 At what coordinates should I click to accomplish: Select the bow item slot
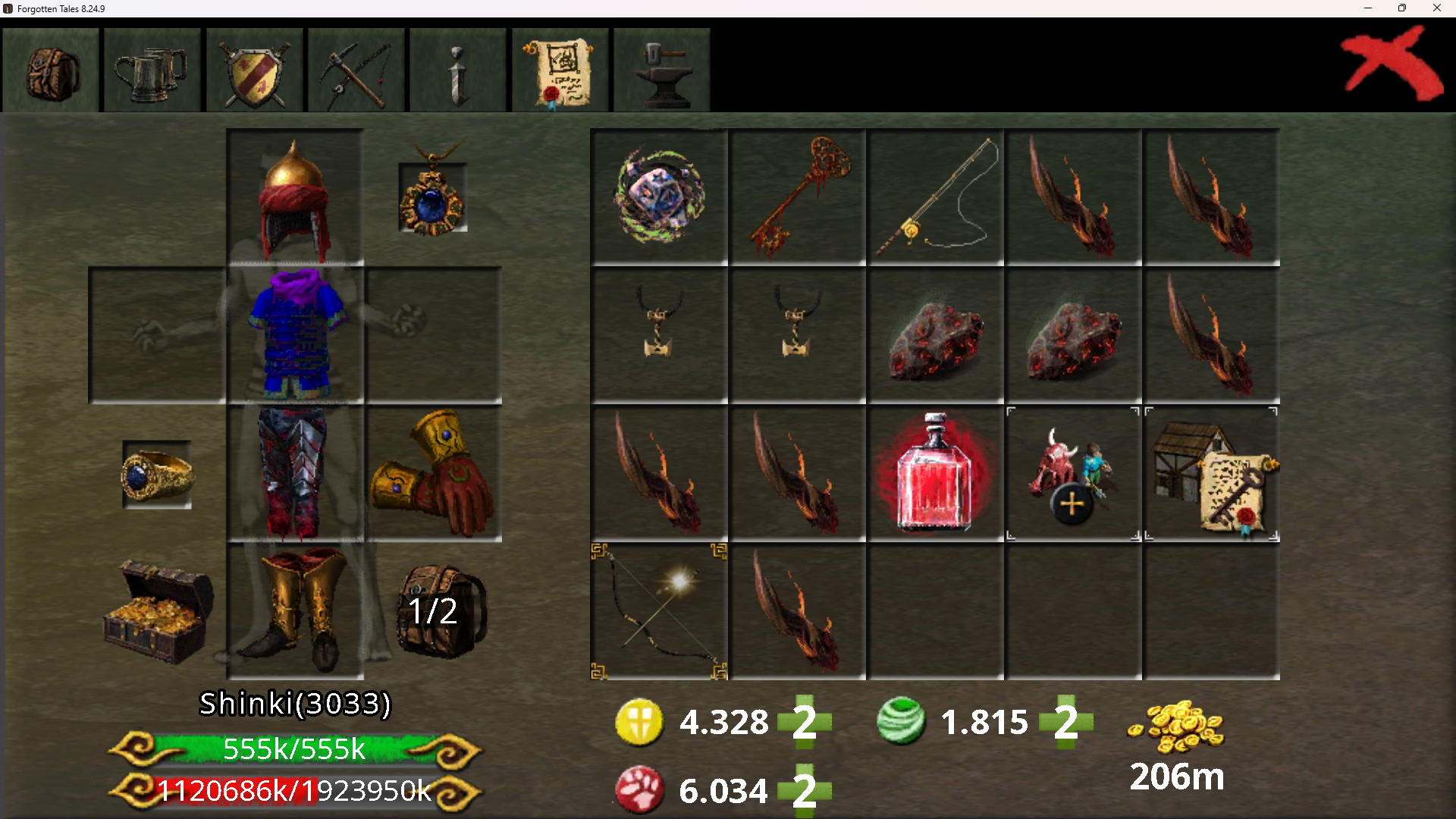coord(659,611)
